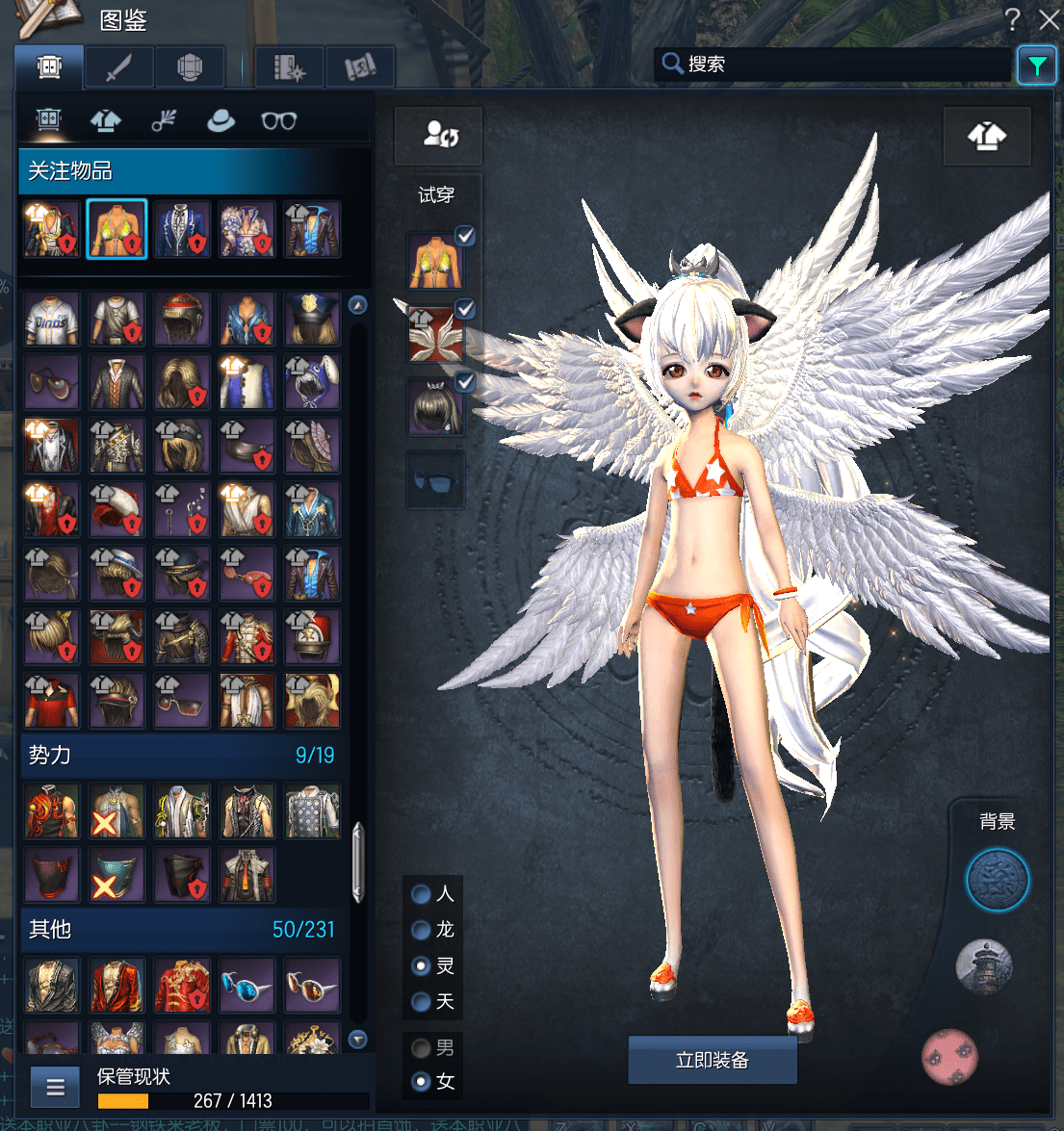Select the pagoda background option

(x=983, y=966)
